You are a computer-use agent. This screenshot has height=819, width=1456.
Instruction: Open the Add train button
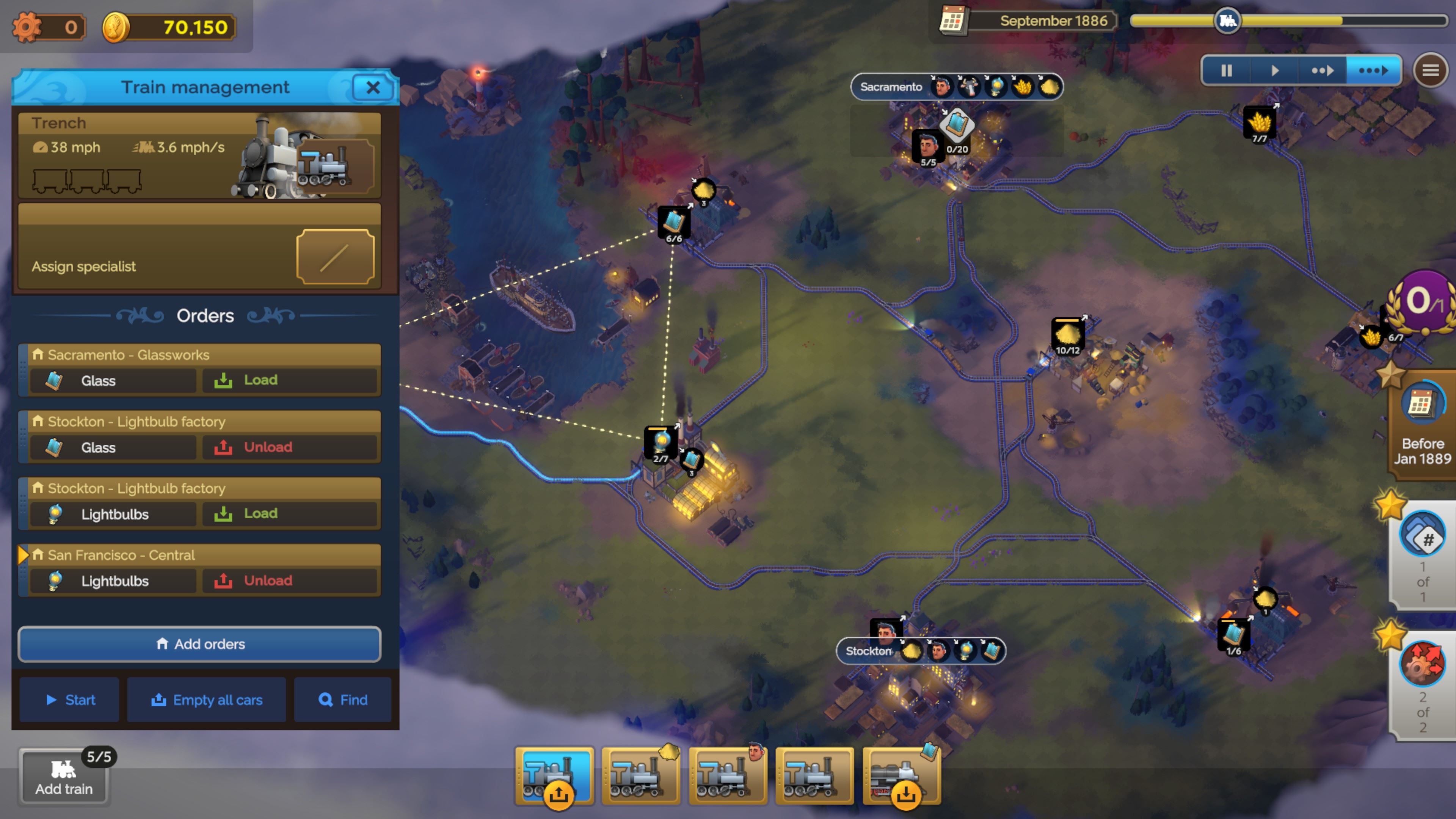pos(64,777)
